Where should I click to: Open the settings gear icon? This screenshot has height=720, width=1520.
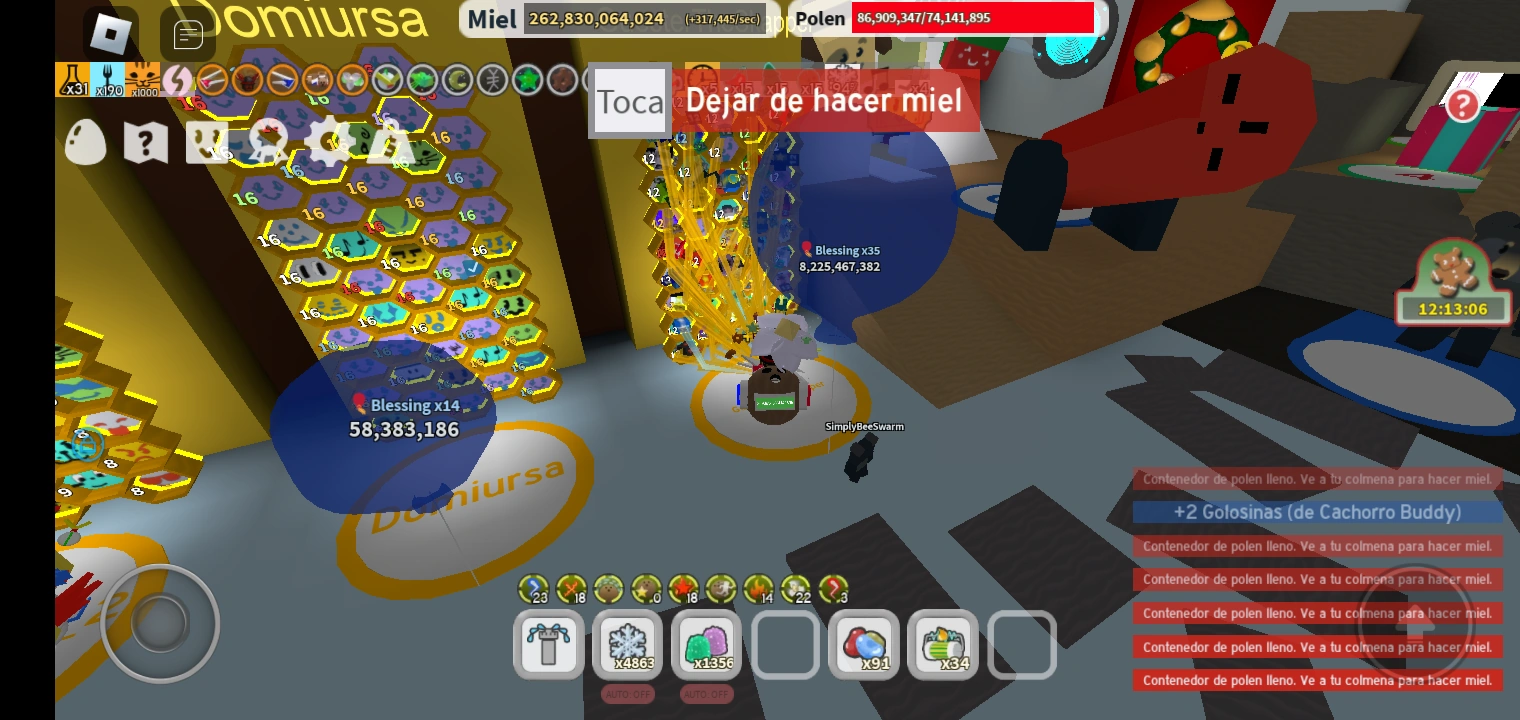click(x=330, y=143)
